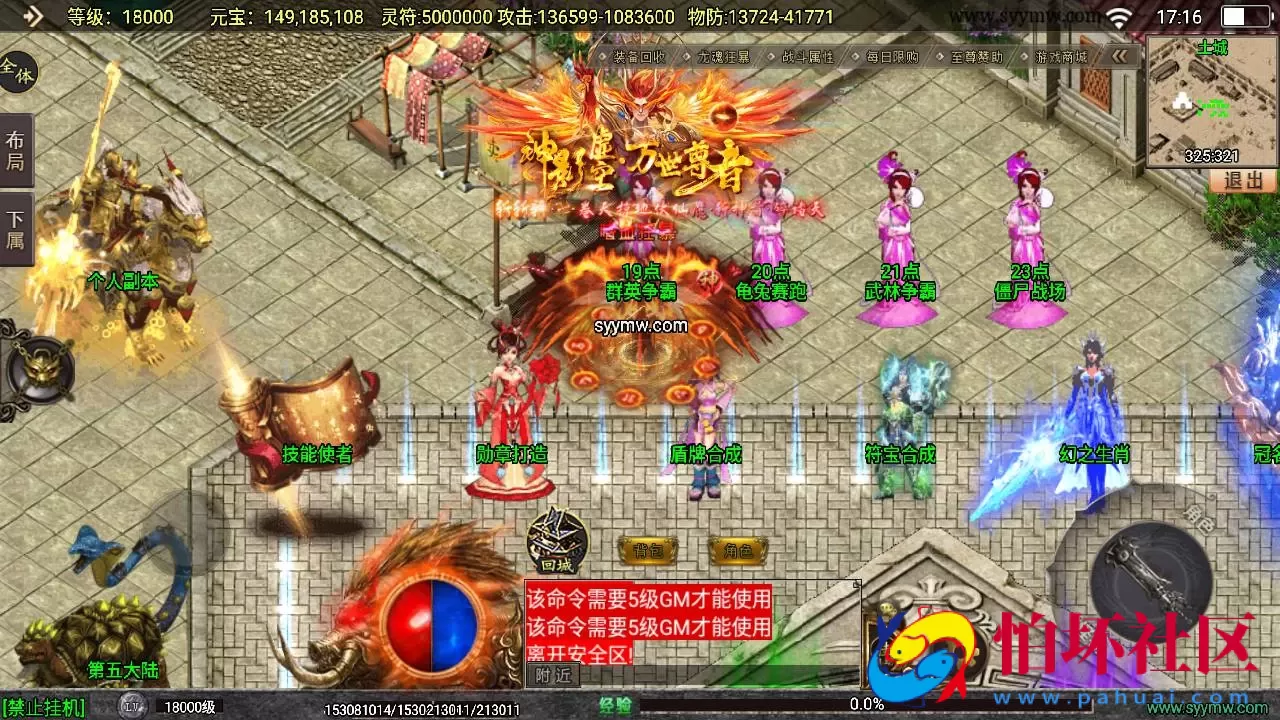Show the 战斗属性 combat stats
The width and height of the screenshot is (1280, 720).
[807, 57]
